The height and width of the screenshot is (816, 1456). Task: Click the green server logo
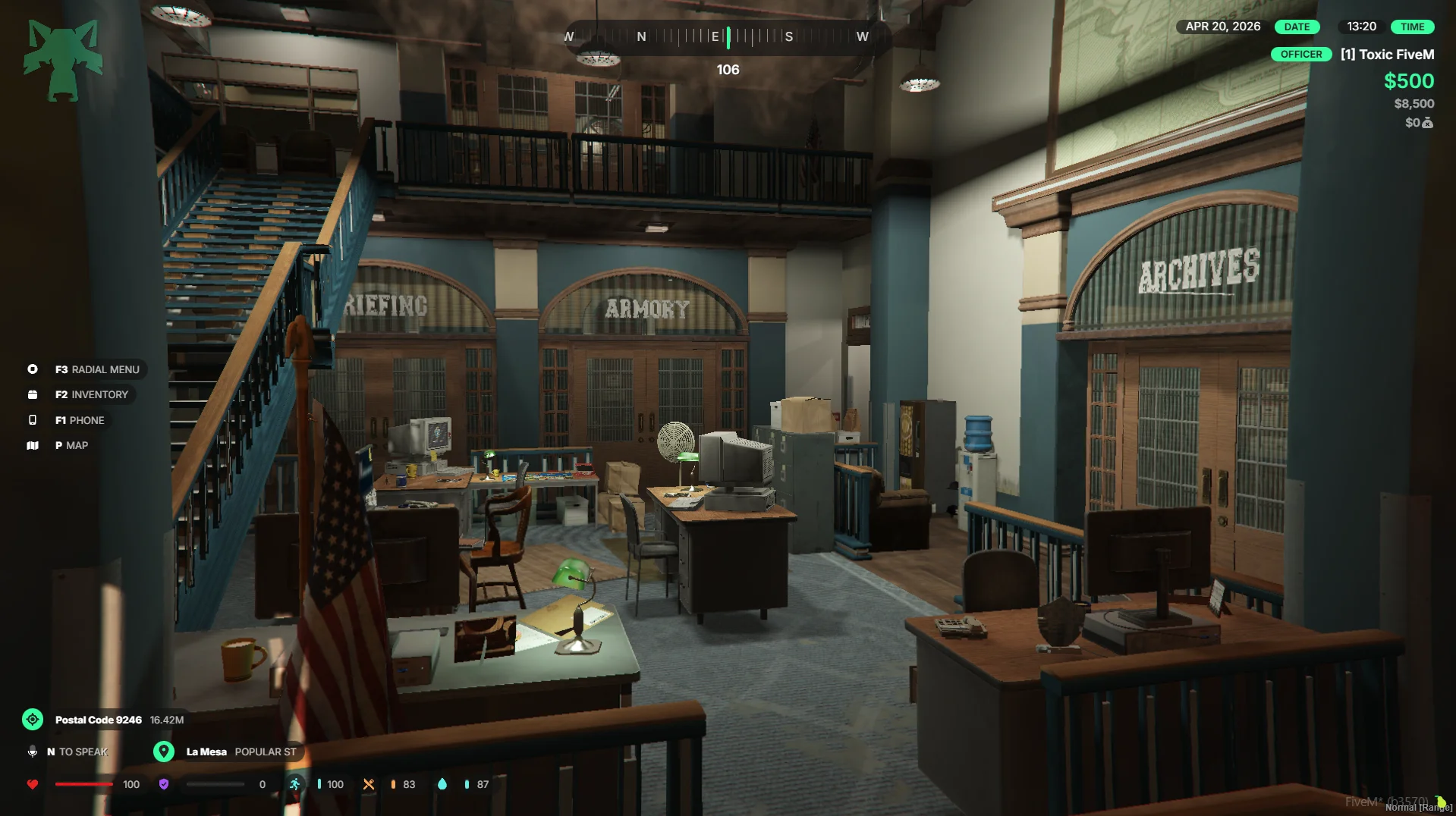(x=63, y=61)
